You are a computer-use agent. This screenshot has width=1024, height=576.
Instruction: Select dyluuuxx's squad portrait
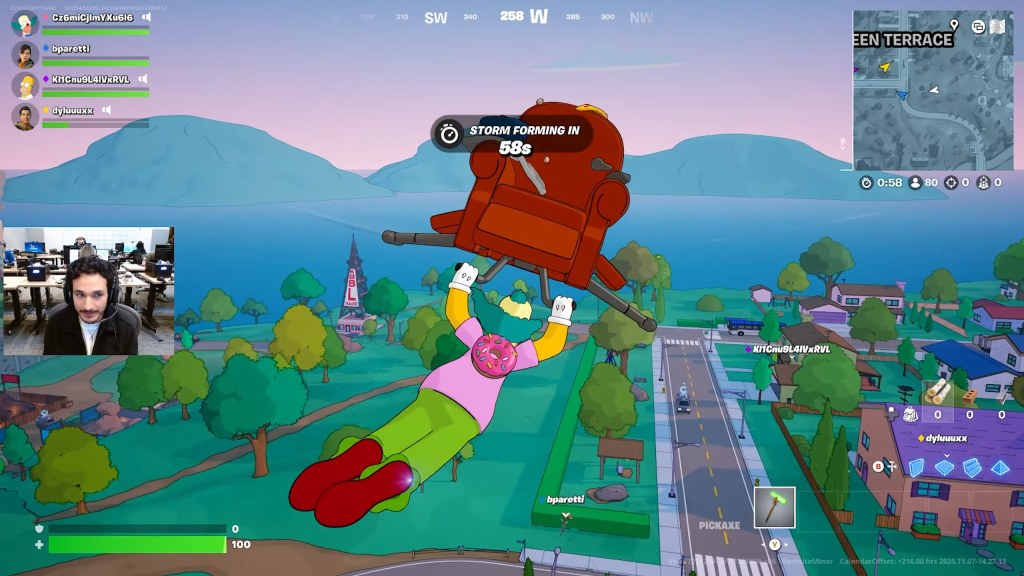[x=25, y=116]
